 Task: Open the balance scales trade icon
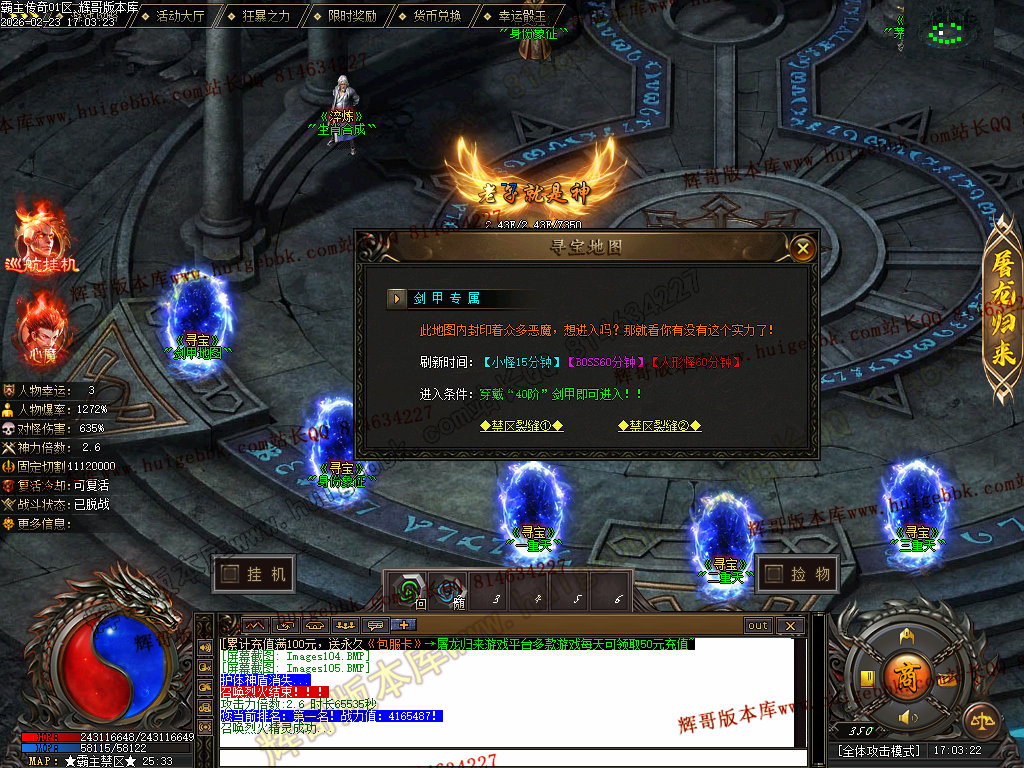[x=981, y=718]
